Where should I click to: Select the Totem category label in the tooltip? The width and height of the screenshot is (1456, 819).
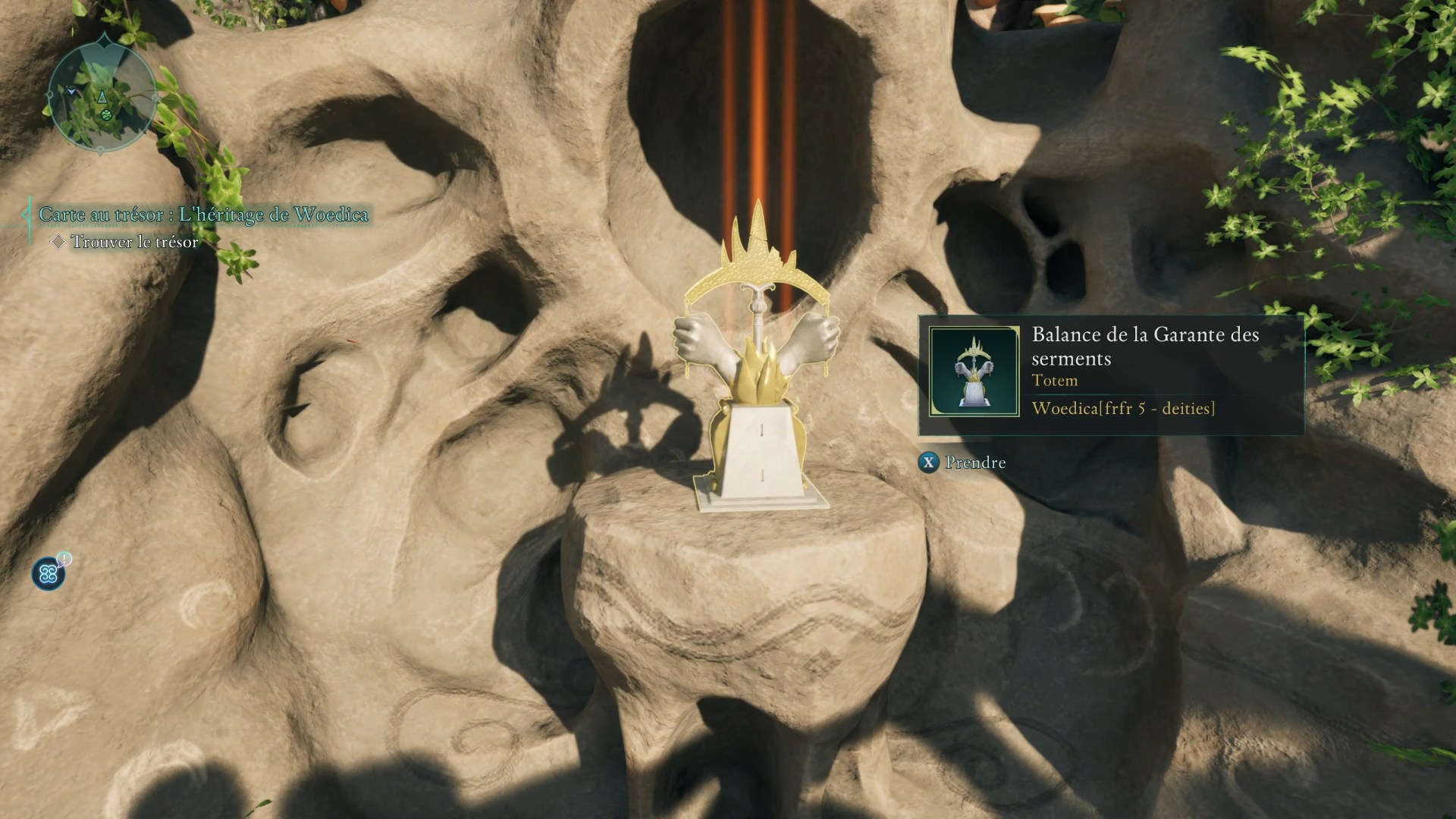pos(1053,381)
